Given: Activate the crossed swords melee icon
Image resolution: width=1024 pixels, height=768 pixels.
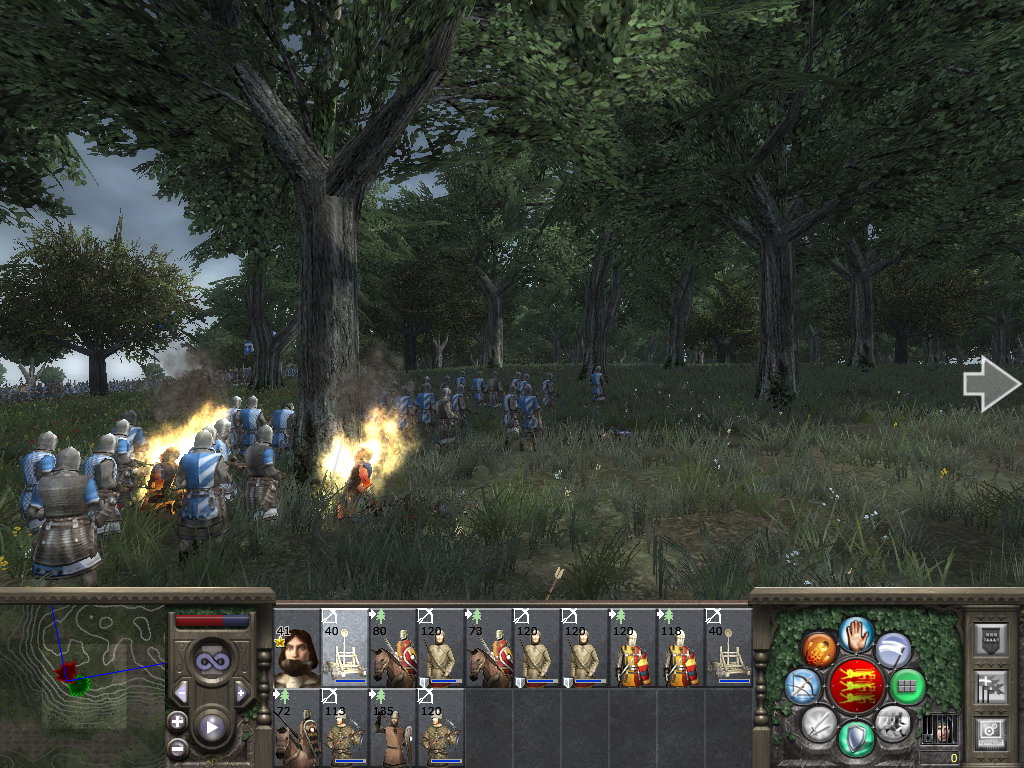Looking at the screenshot, I should point(819,722).
